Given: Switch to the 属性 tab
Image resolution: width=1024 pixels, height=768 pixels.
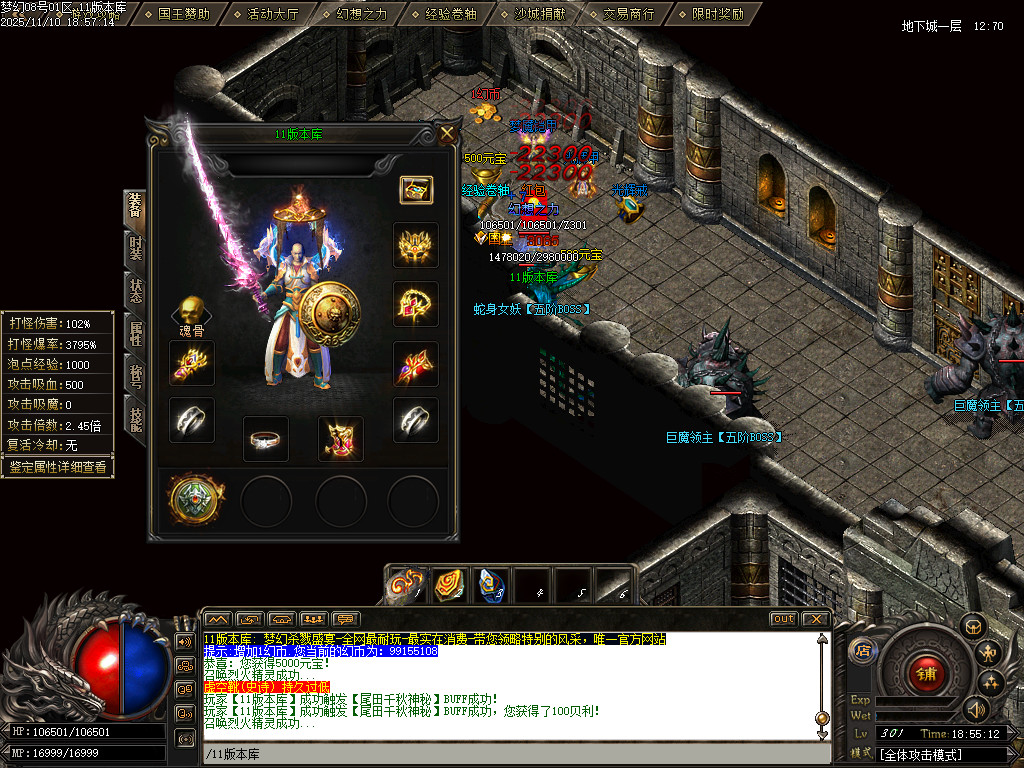Looking at the screenshot, I should click(x=135, y=333).
